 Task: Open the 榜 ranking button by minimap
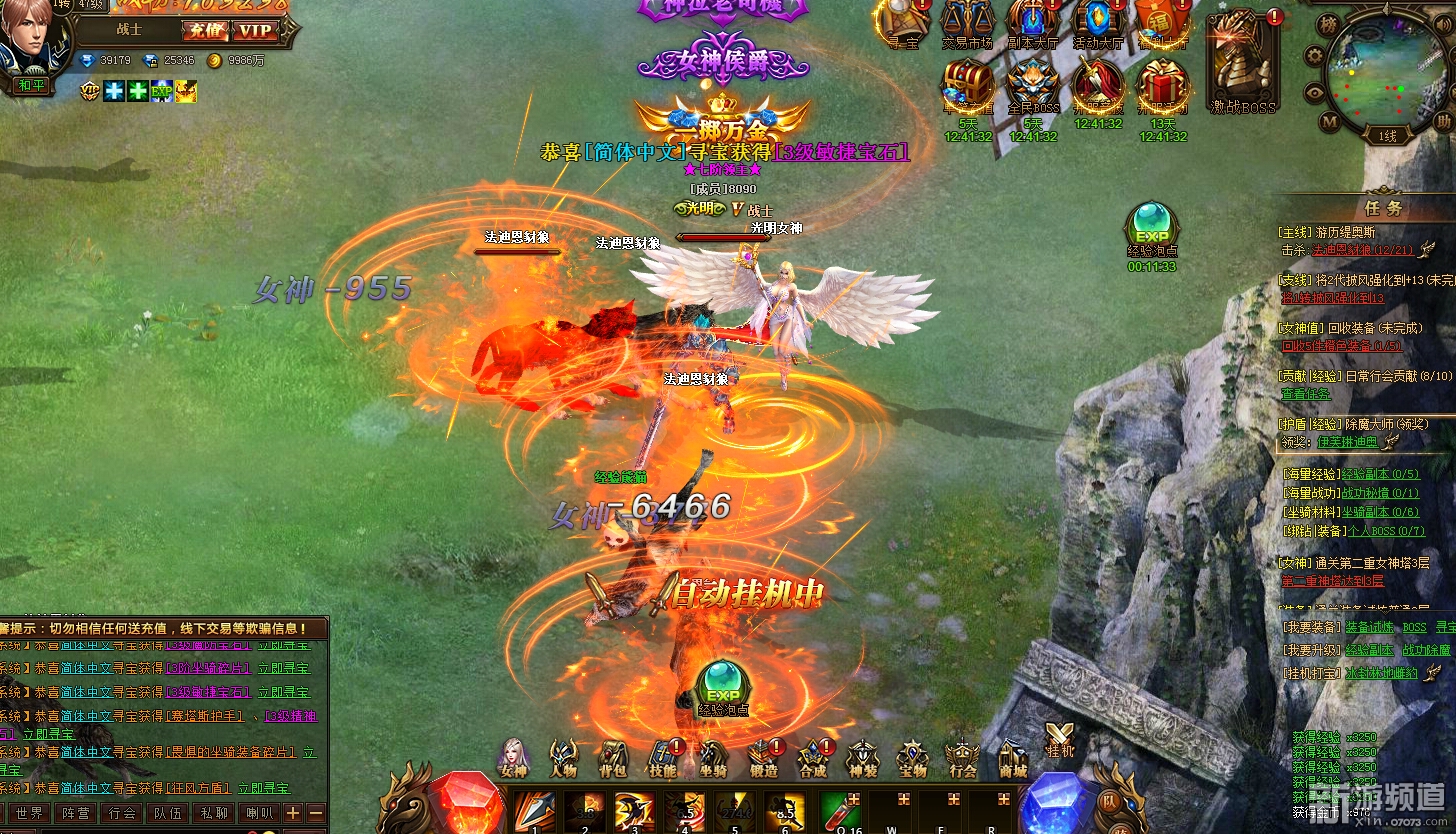(x=1328, y=23)
